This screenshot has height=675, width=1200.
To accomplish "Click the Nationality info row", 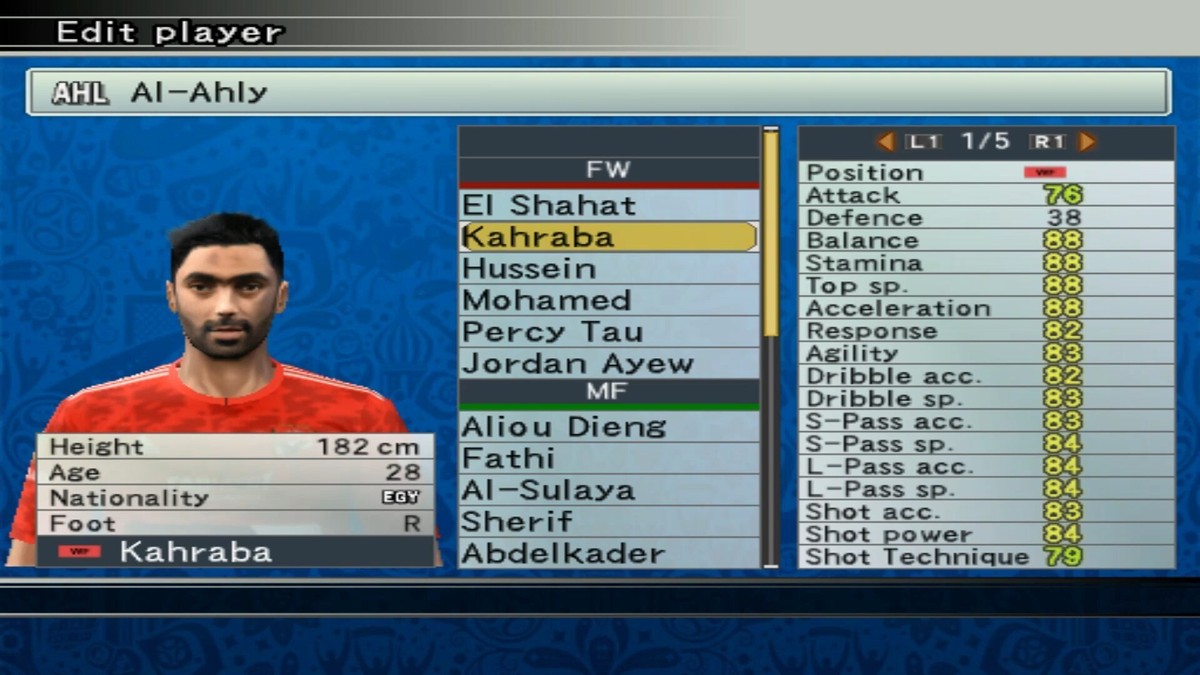I will (235, 498).
